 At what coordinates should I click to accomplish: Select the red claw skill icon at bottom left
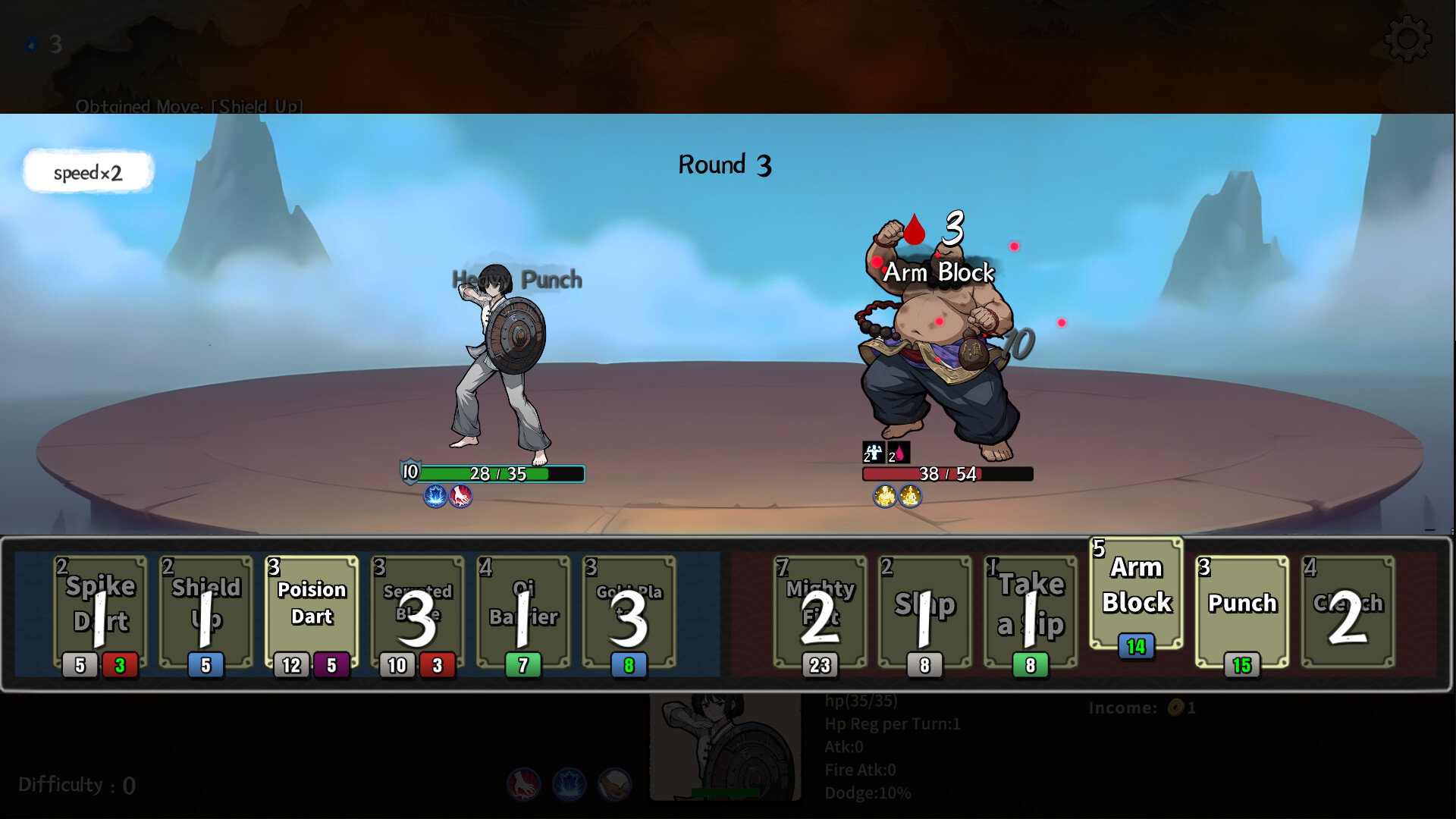coord(524,786)
